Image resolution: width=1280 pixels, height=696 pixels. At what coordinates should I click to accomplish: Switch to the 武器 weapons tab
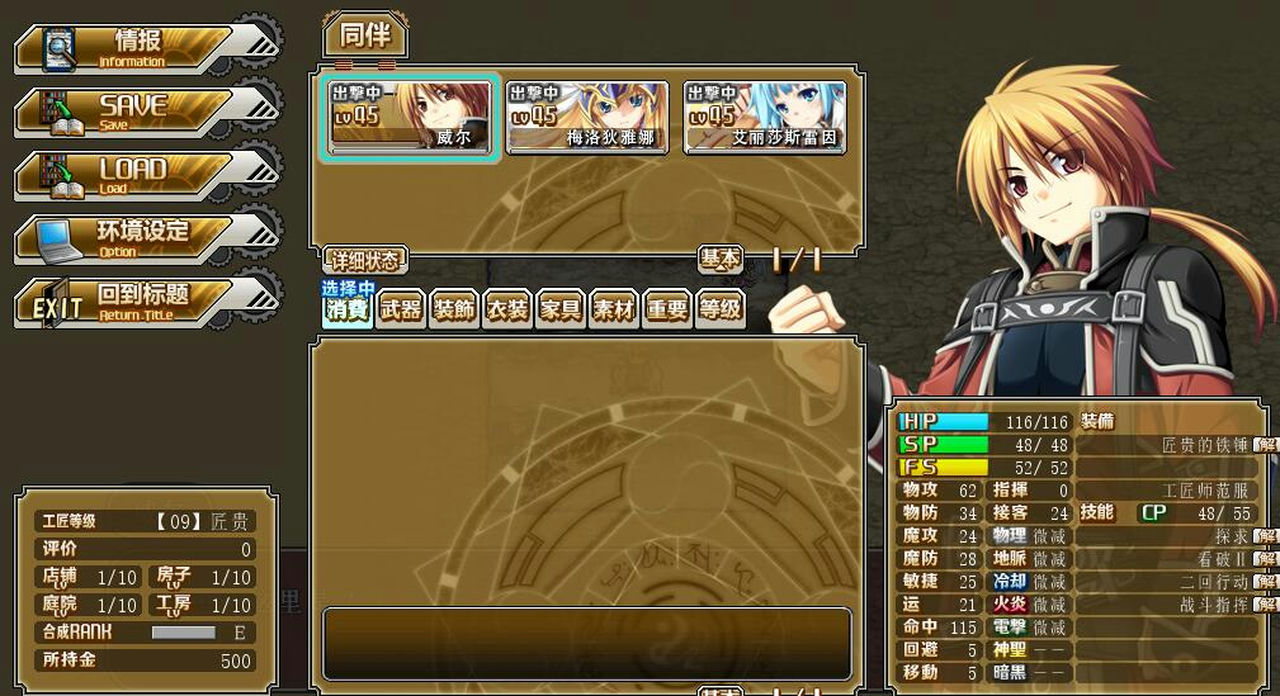coord(401,310)
